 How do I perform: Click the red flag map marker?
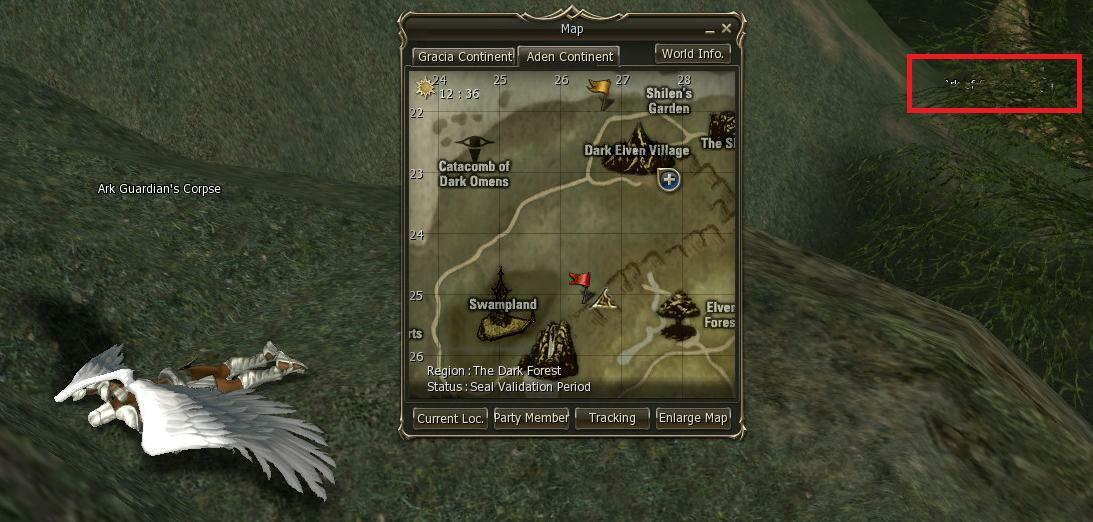pos(580,282)
